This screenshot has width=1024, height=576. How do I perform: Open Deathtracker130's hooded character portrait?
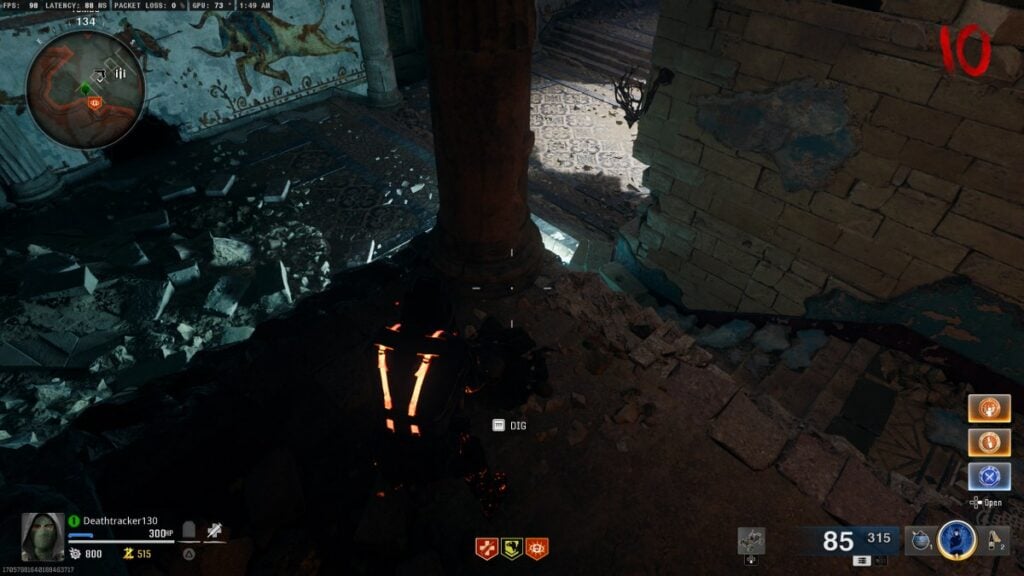pos(44,536)
